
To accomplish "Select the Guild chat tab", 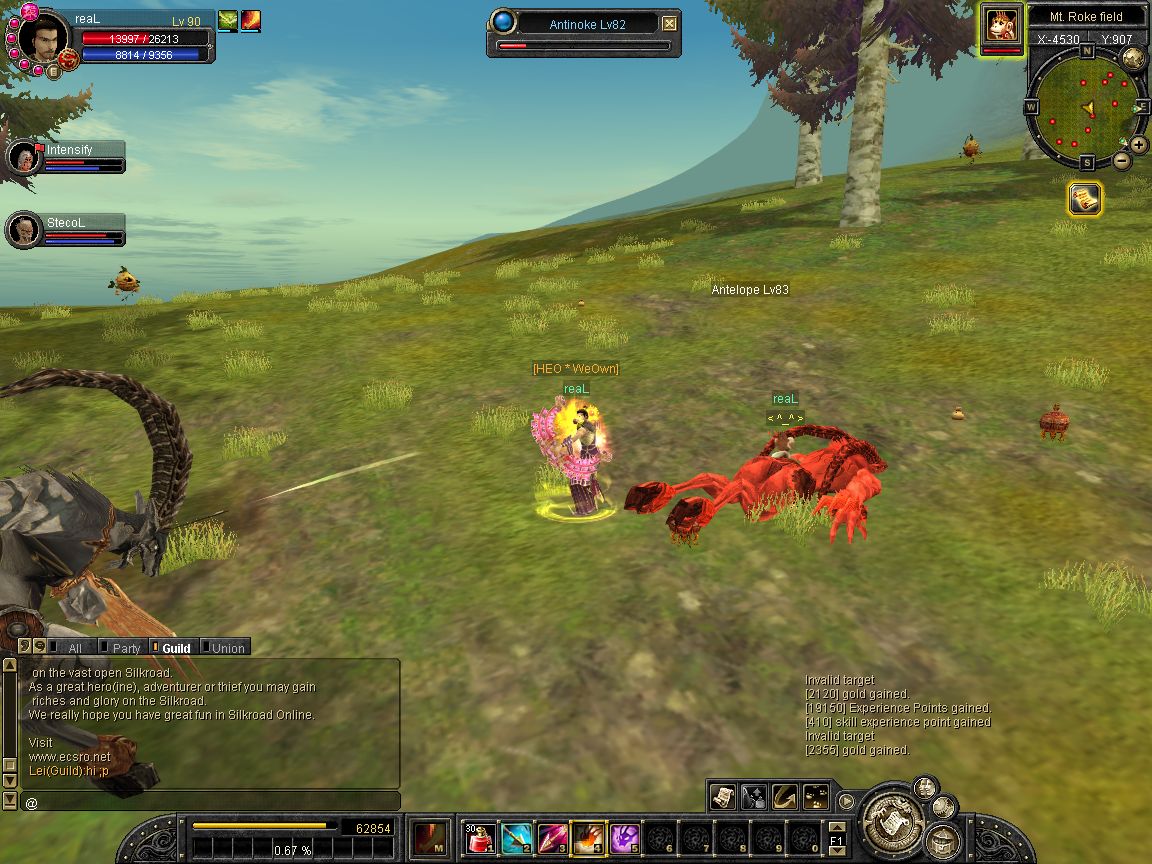I will click(176, 648).
